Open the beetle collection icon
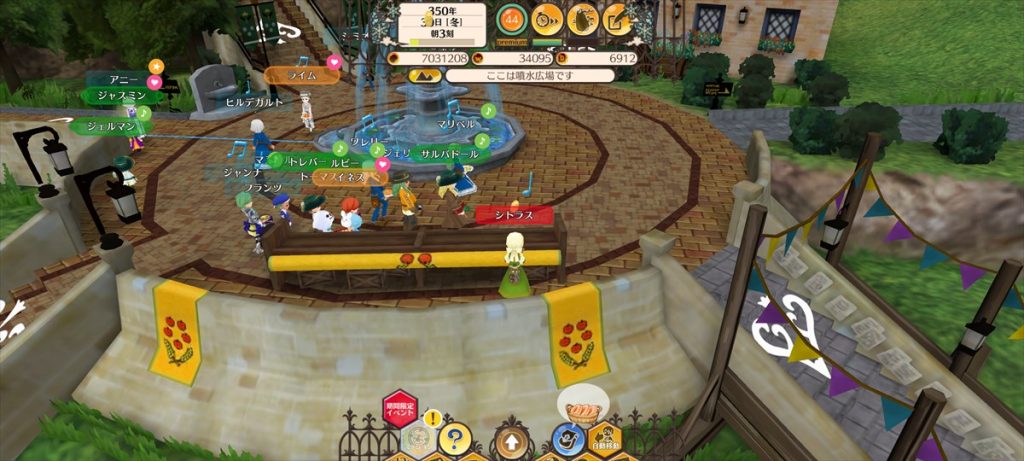 (582, 18)
